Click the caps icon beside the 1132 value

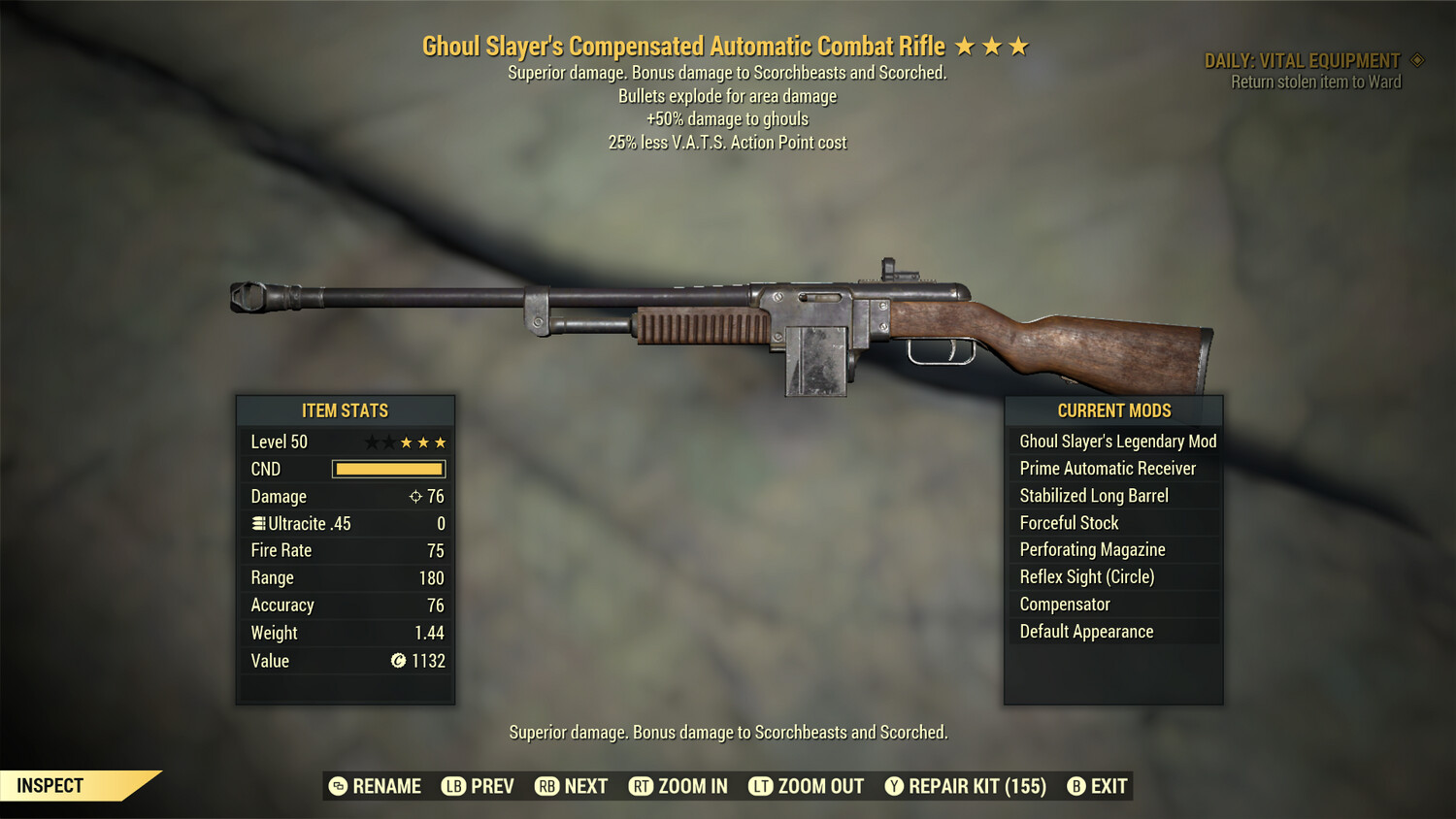396,661
